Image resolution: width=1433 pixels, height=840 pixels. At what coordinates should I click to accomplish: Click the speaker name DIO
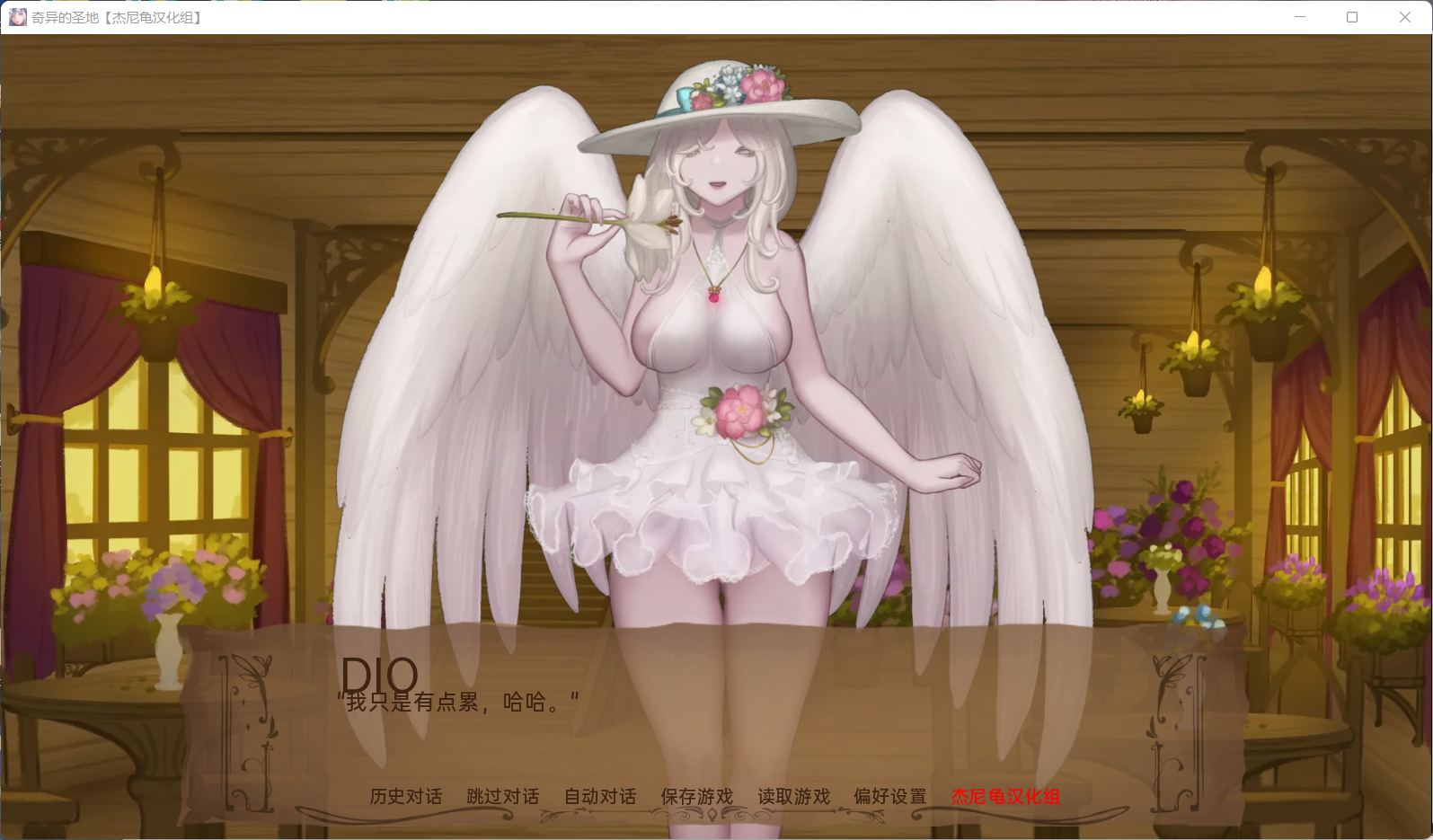(x=381, y=674)
